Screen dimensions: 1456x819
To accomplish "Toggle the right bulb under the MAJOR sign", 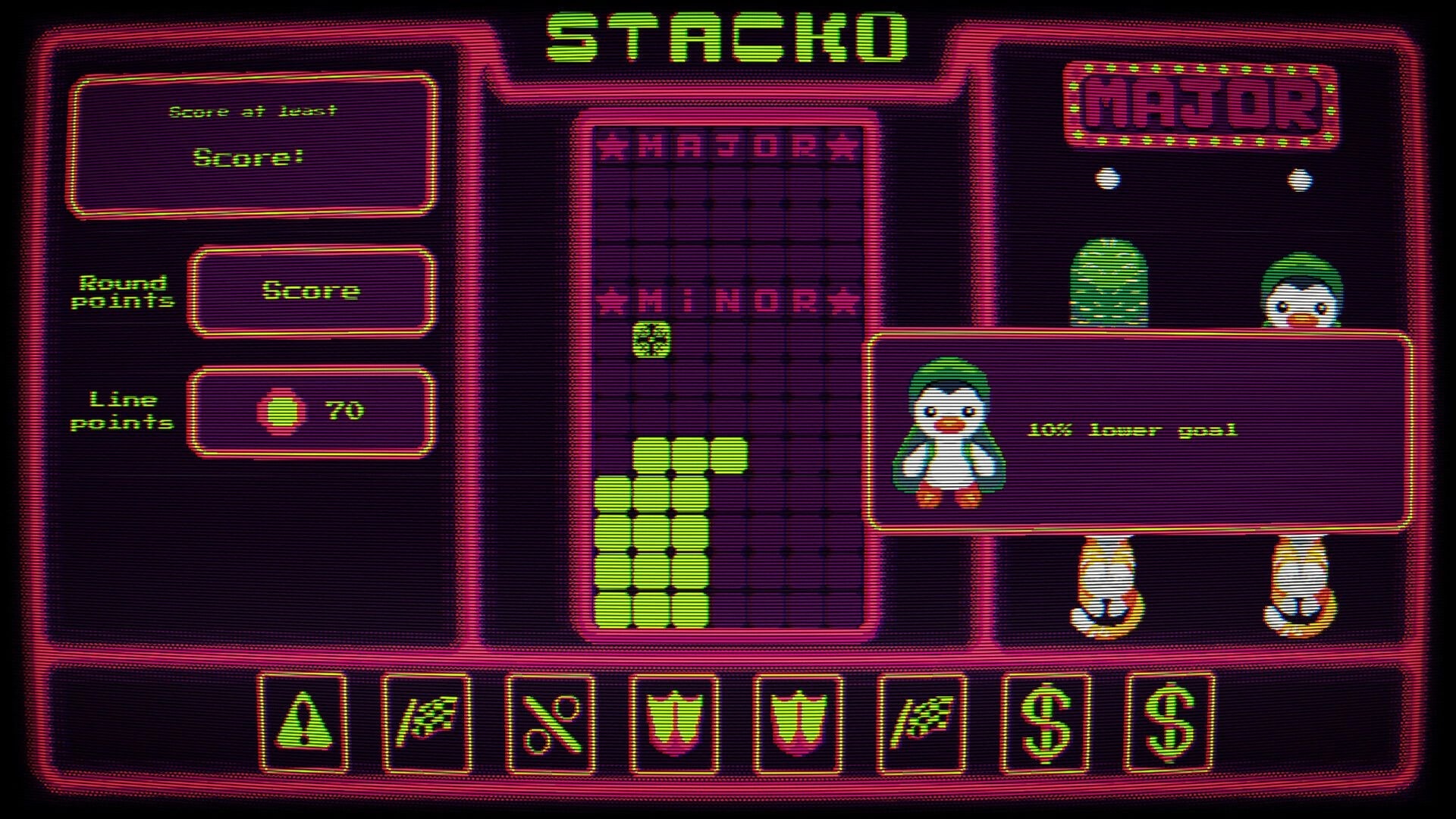I will [x=1299, y=177].
